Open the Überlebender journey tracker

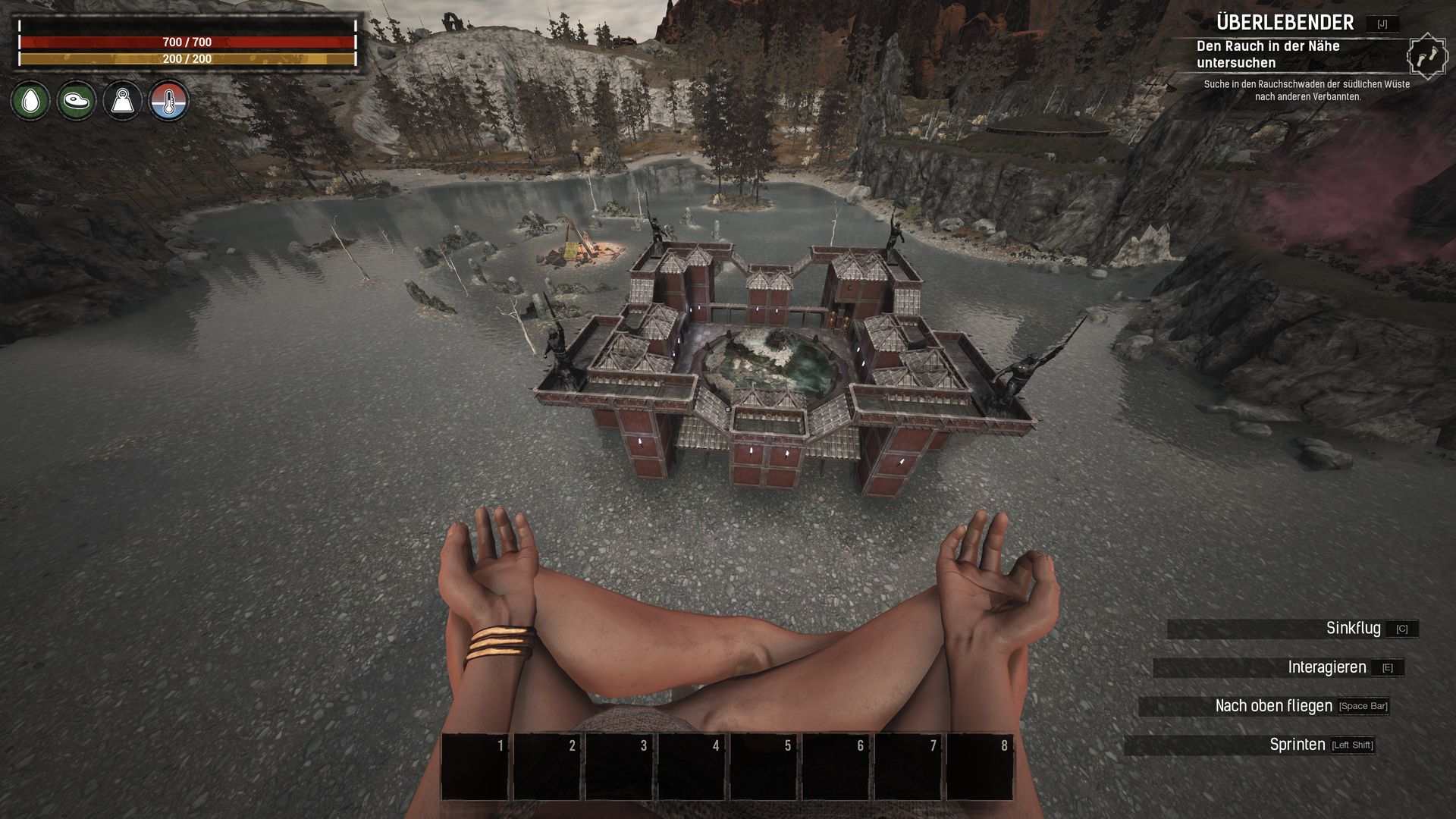(1285, 23)
